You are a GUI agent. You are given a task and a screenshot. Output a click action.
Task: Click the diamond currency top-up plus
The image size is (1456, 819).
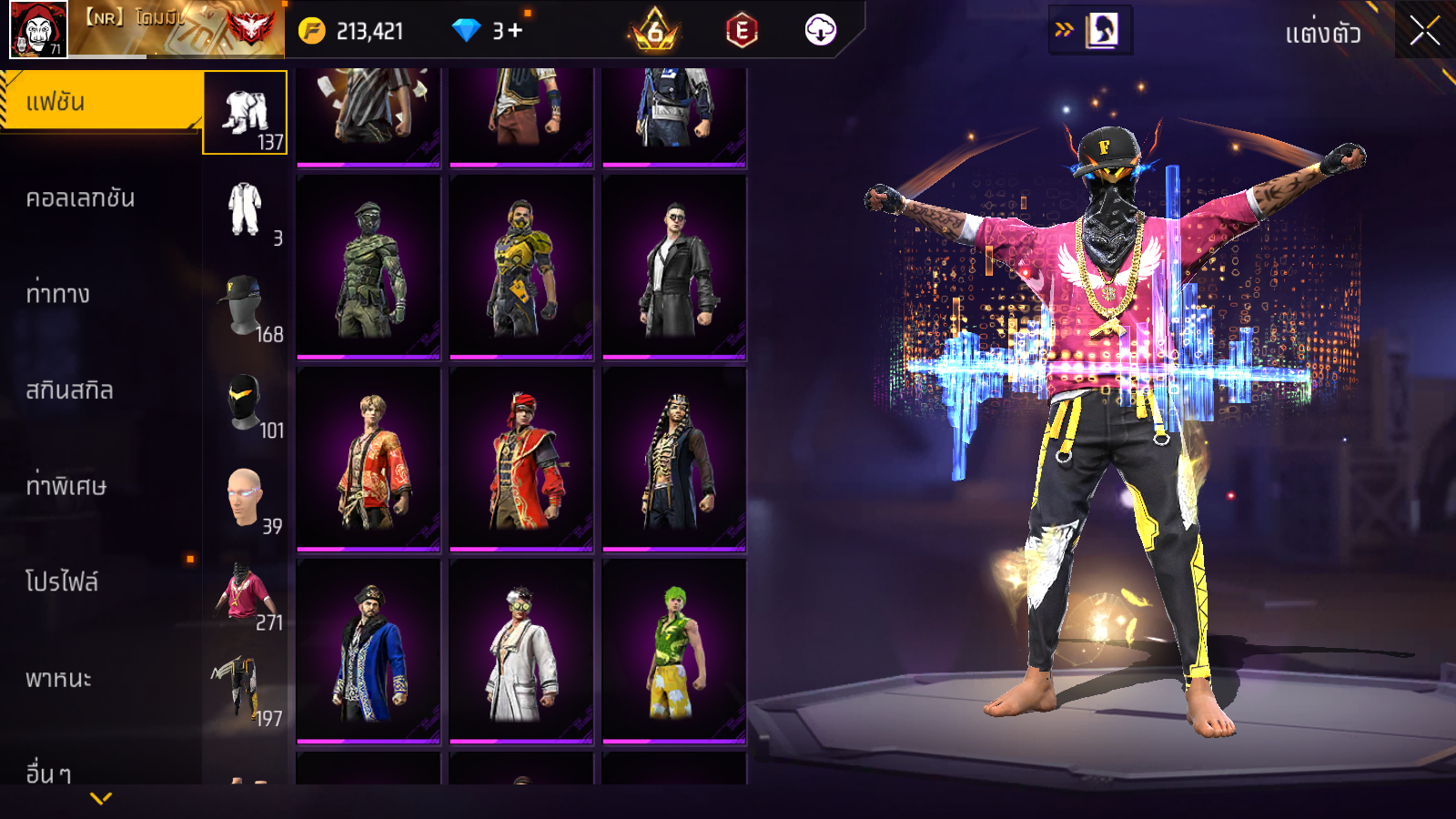click(x=514, y=31)
